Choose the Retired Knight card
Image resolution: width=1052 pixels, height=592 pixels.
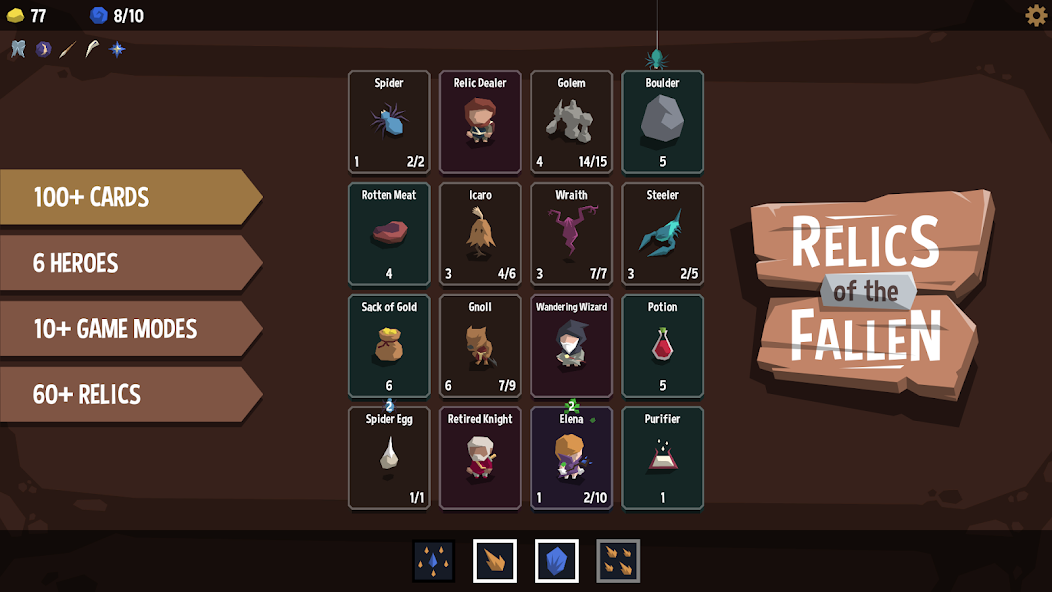click(480, 458)
